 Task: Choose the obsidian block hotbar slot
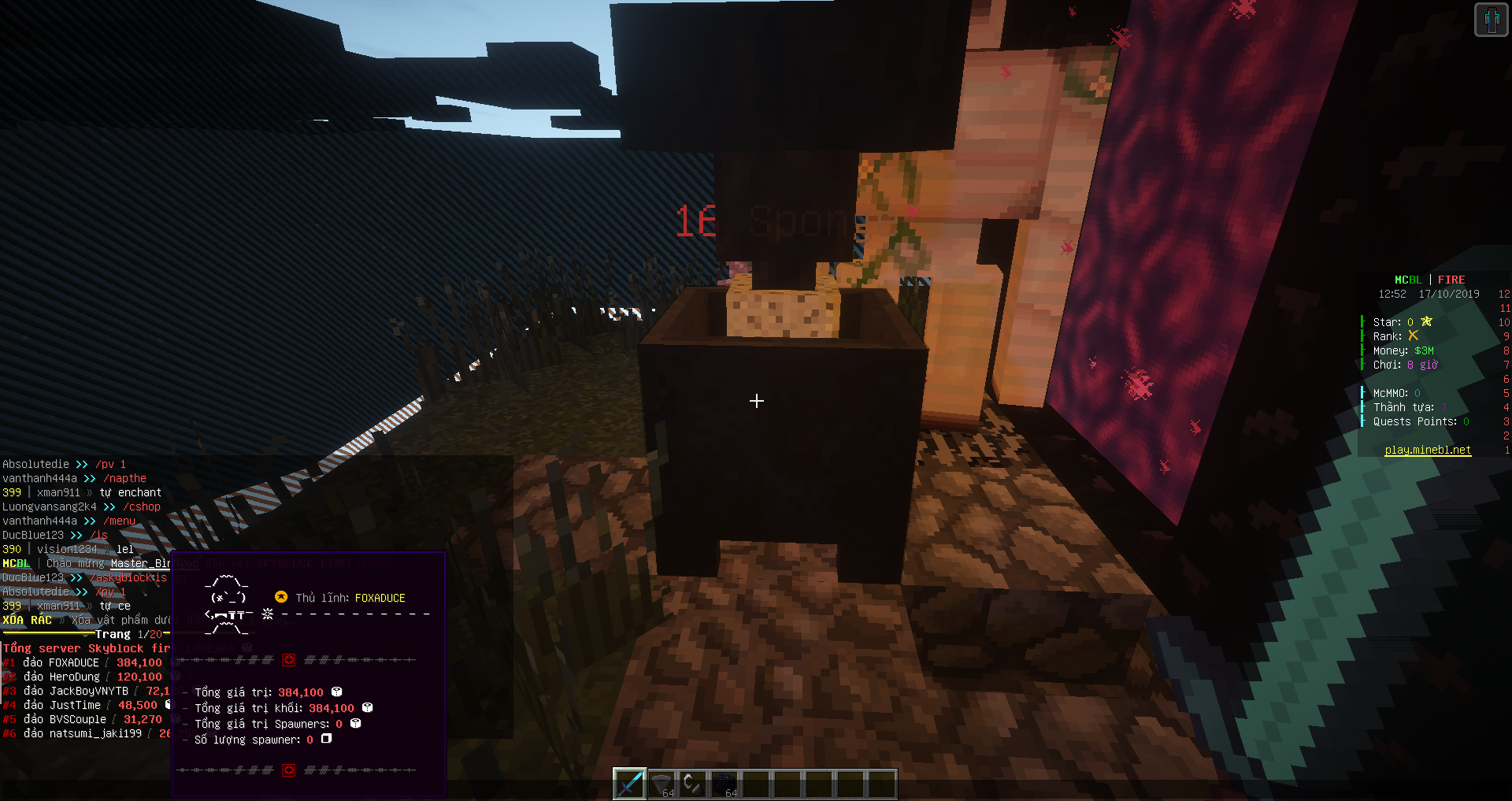724,784
